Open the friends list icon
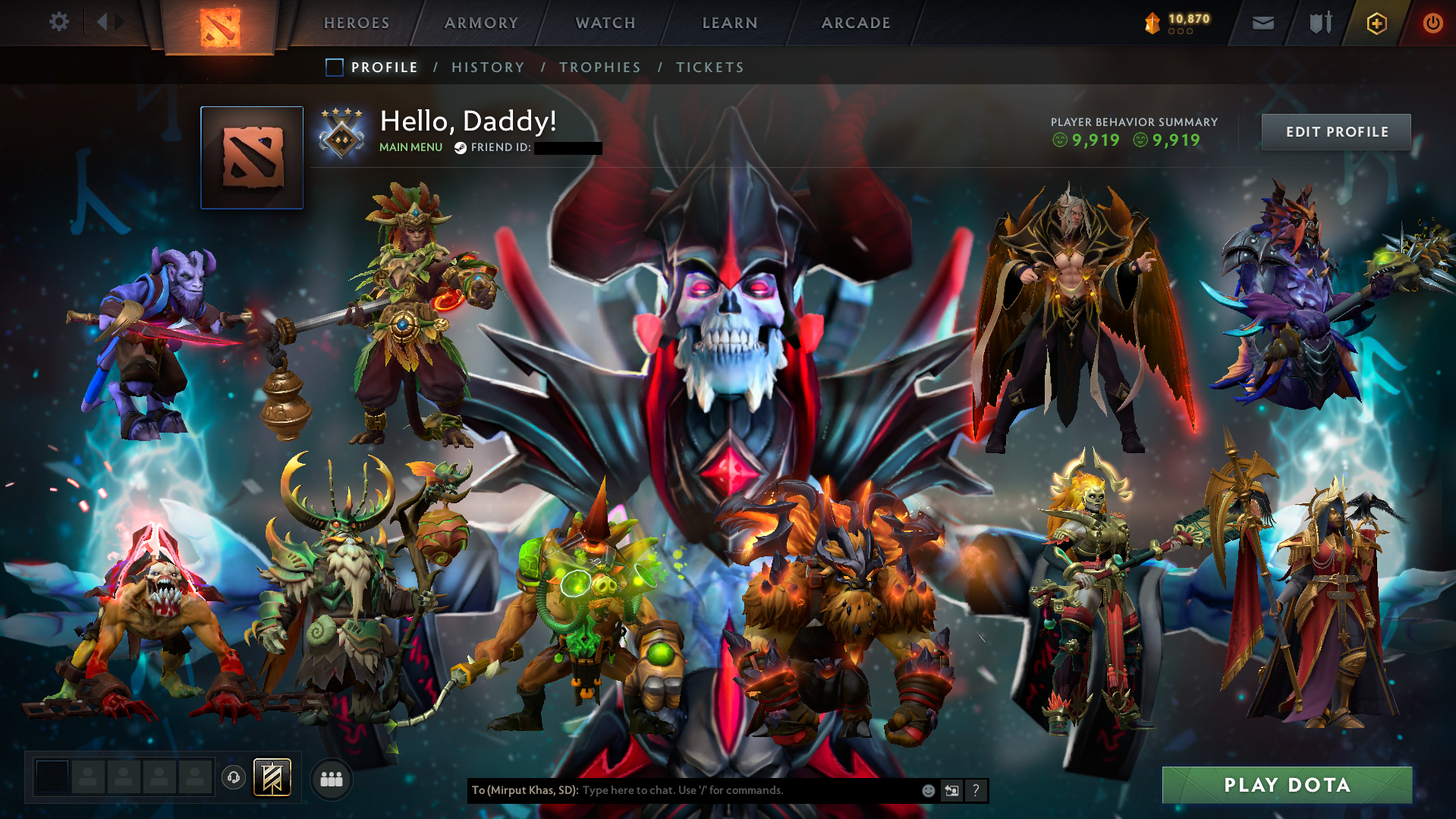The width and height of the screenshot is (1456, 819). [x=331, y=779]
